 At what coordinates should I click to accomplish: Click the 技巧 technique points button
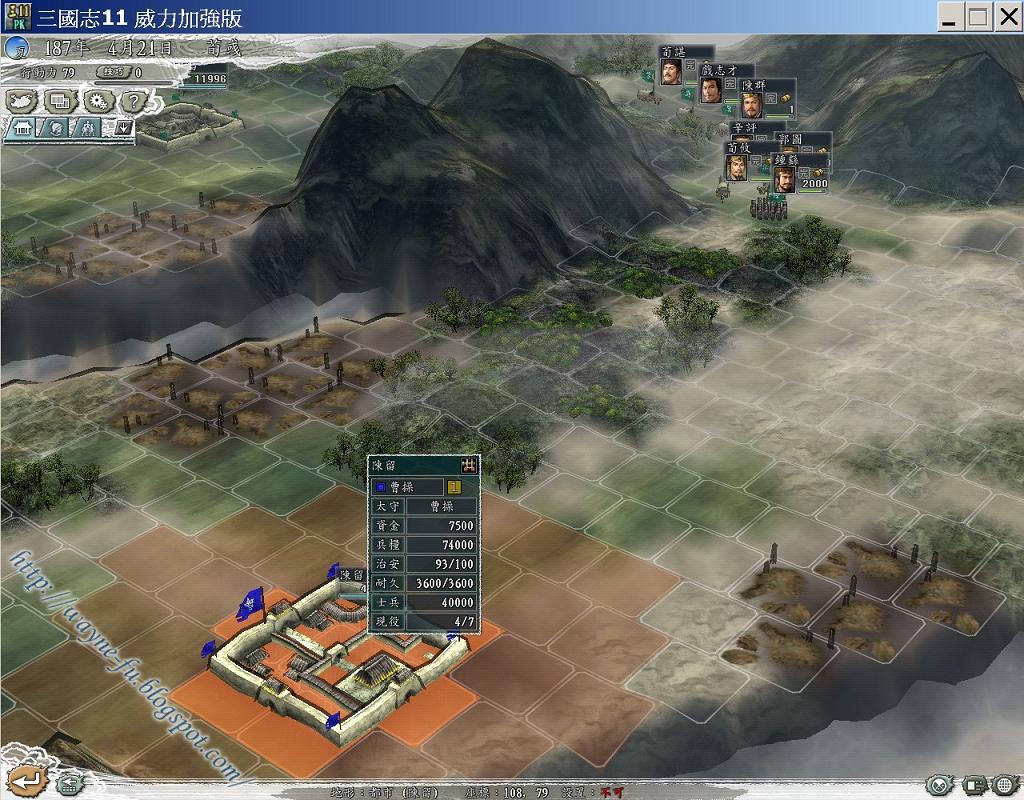[x=112, y=72]
